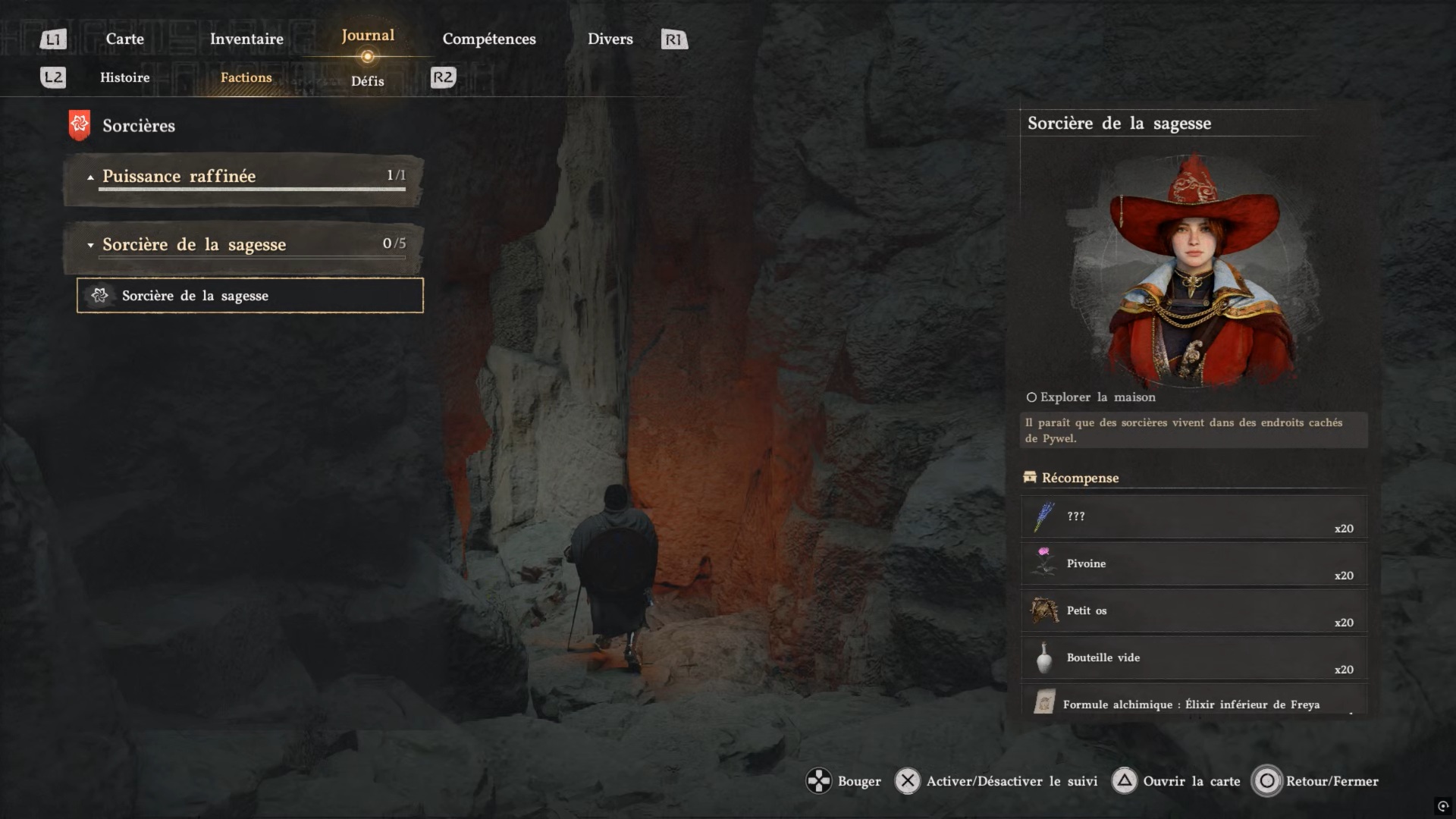
Task: Switch to the Factions sub-tab
Action: pos(246,77)
